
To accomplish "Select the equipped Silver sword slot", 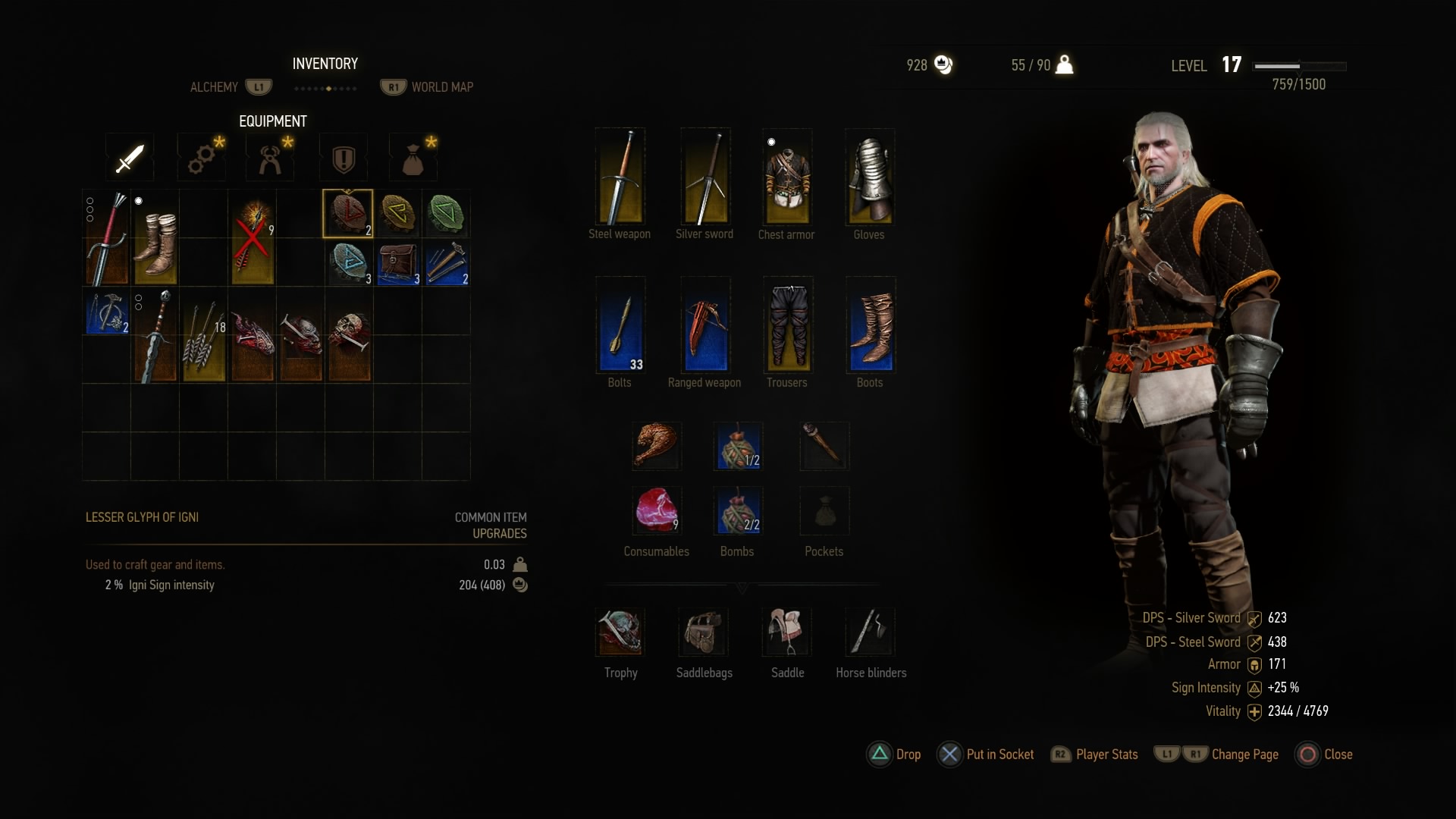I will point(704,177).
